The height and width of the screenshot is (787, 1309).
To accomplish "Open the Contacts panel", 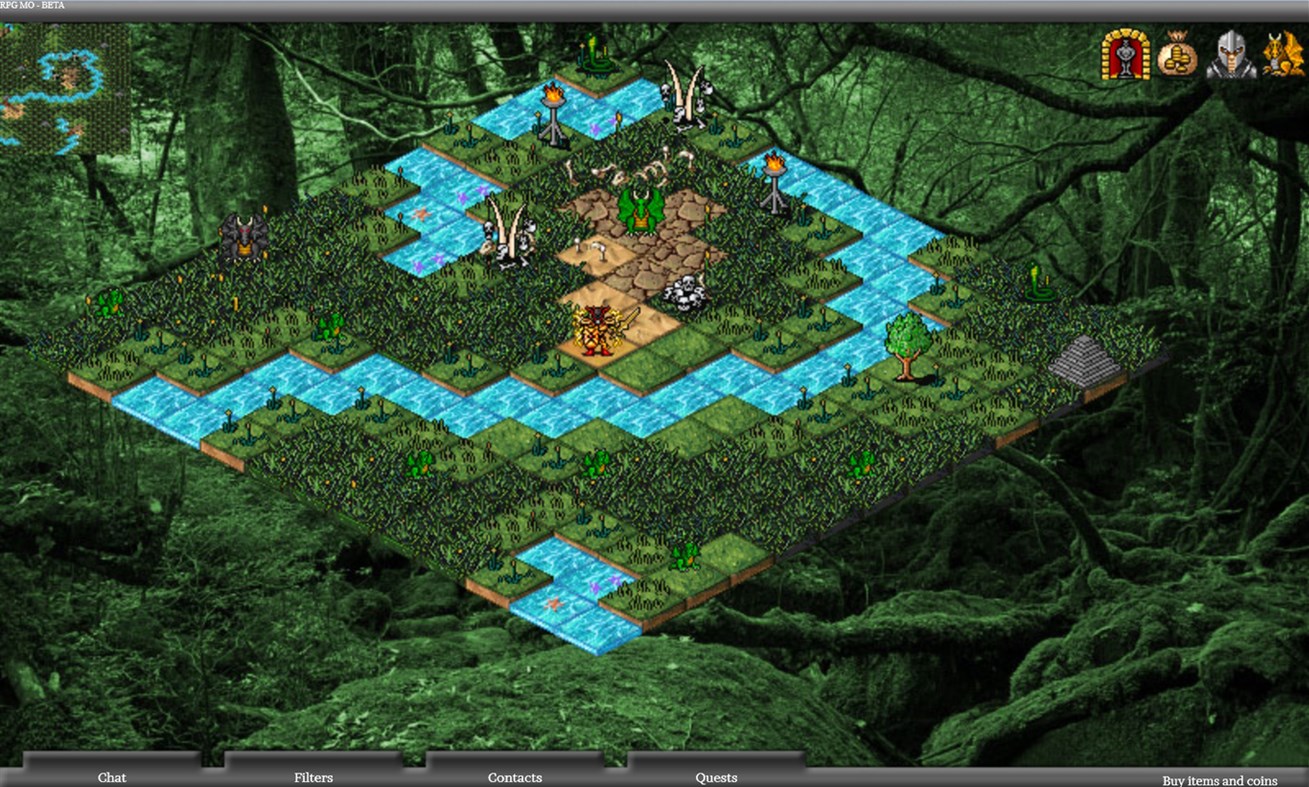I will [515, 777].
